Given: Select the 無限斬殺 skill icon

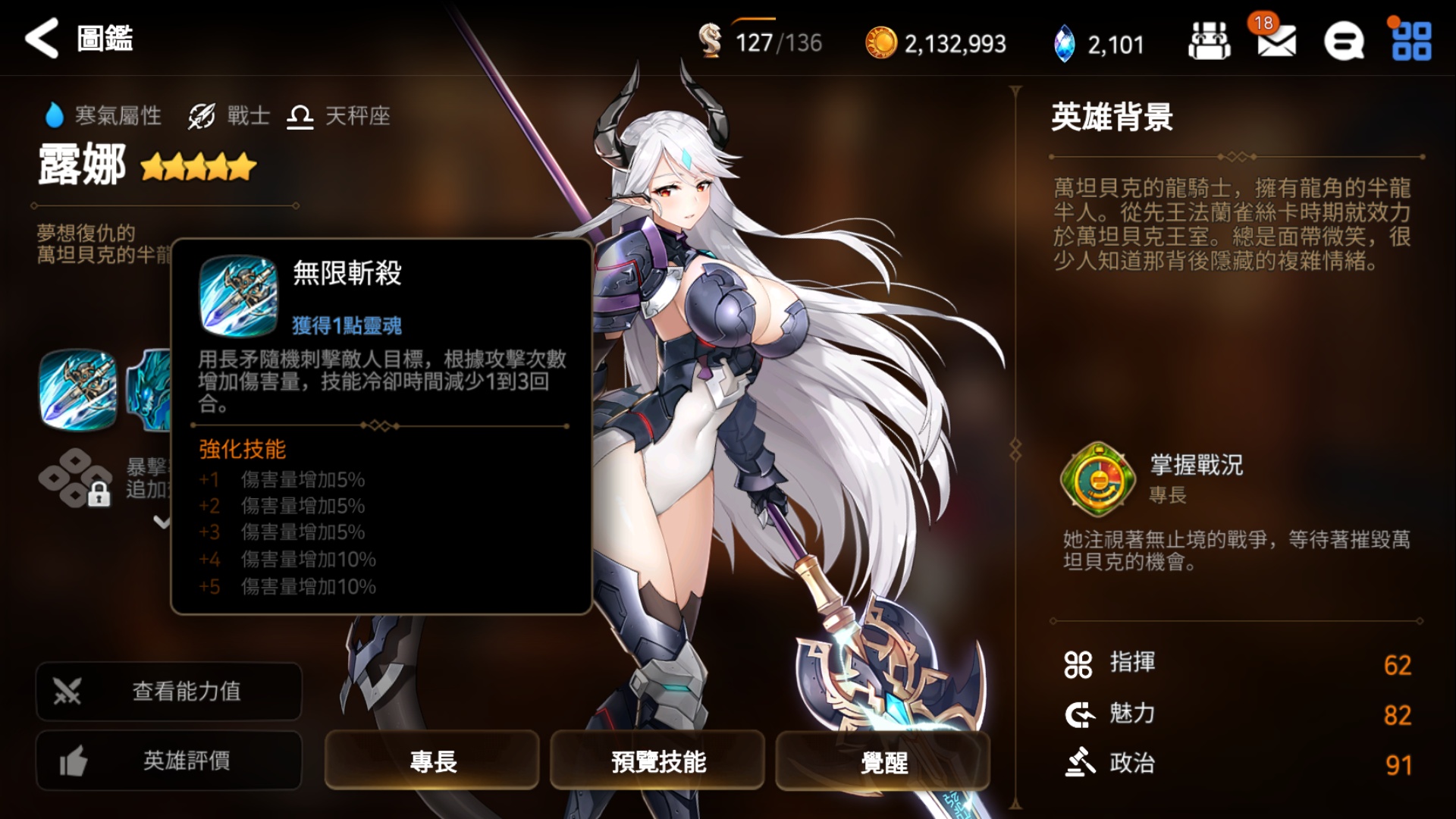Looking at the screenshot, I should coord(81,388).
